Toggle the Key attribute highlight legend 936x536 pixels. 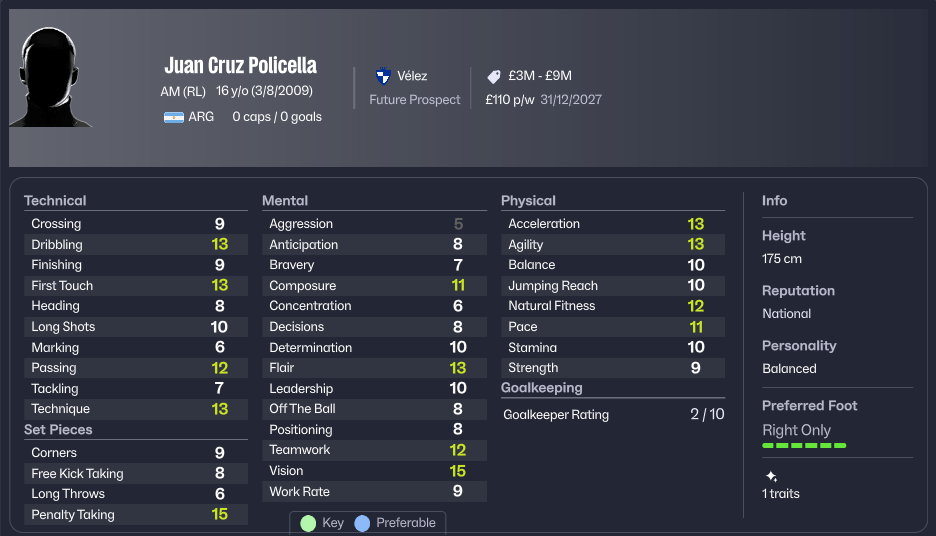(x=322, y=523)
